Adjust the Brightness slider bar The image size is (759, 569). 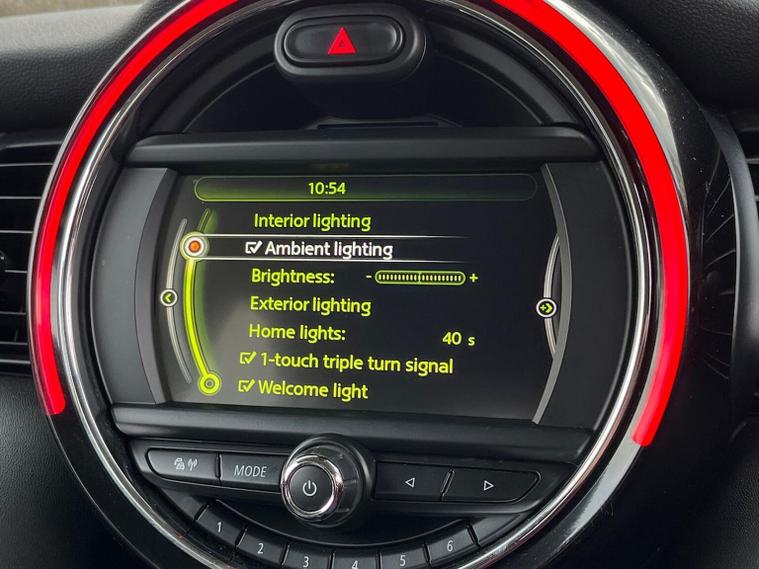(x=420, y=277)
